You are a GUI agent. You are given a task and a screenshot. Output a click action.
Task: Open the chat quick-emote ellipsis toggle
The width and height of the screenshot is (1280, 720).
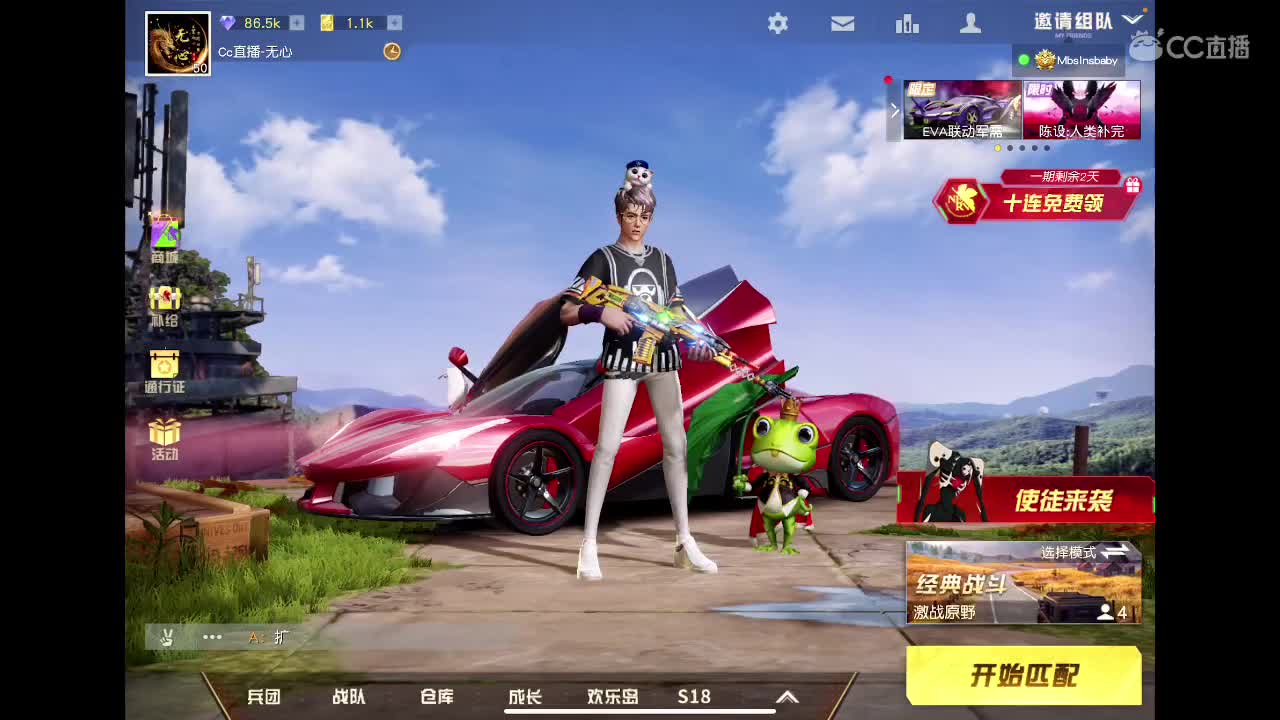212,637
